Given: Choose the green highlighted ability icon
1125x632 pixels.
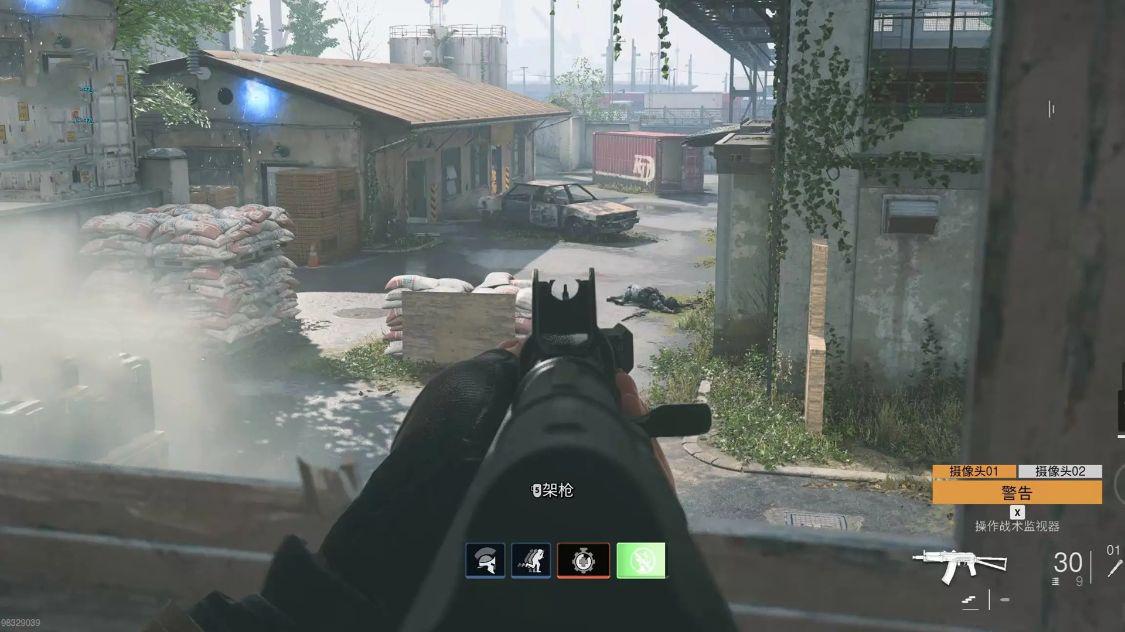Looking at the screenshot, I should [x=641, y=560].
